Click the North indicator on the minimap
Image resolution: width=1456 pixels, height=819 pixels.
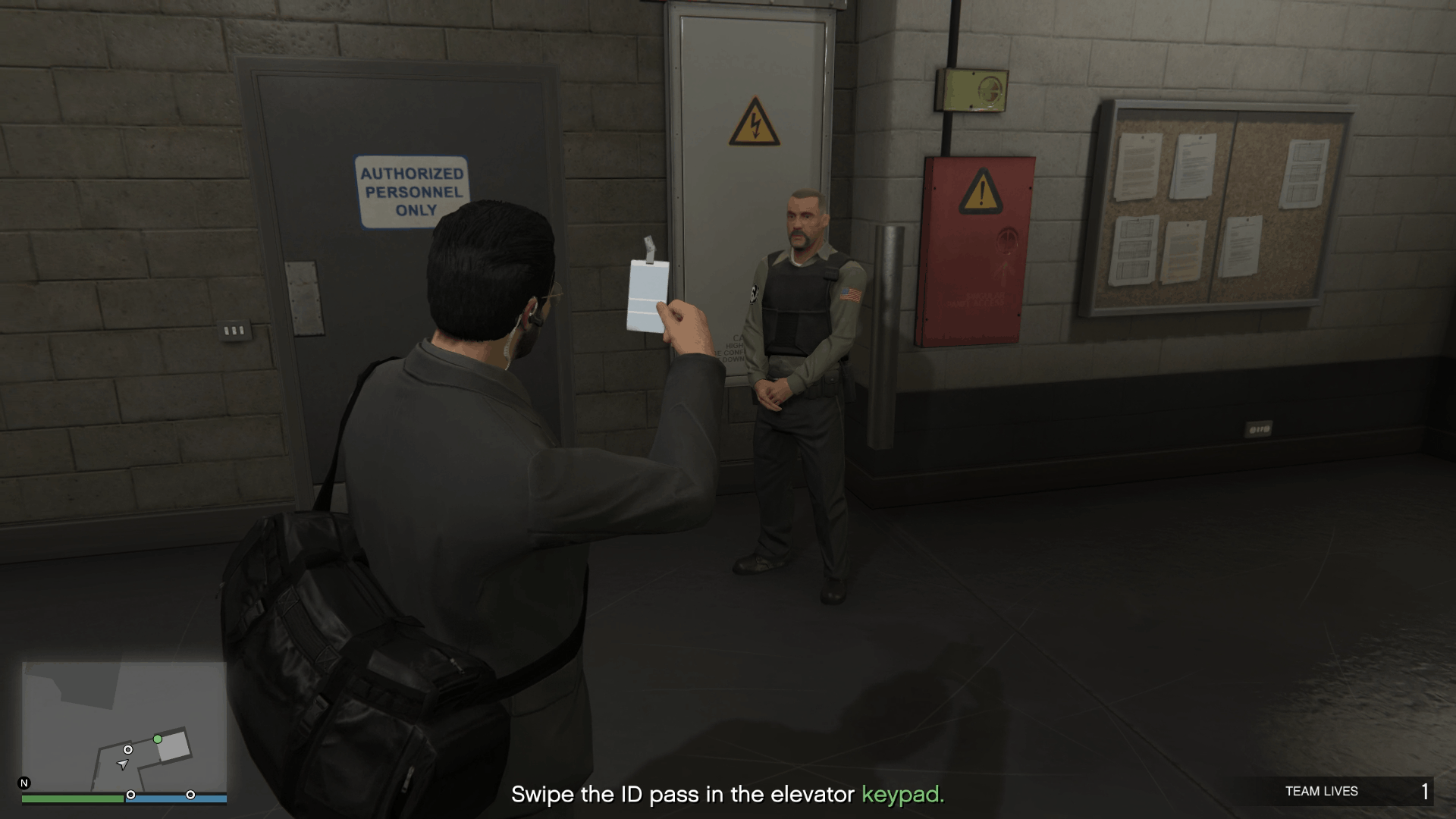24,783
